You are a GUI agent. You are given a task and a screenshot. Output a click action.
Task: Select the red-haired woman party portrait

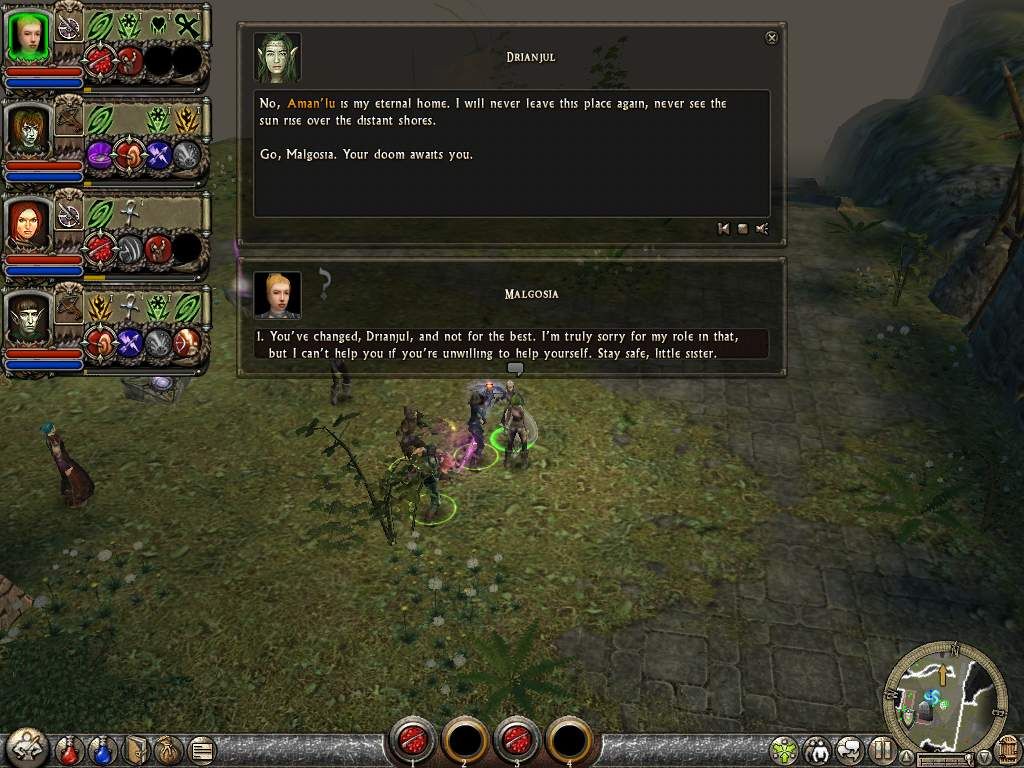[x=28, y=224]
